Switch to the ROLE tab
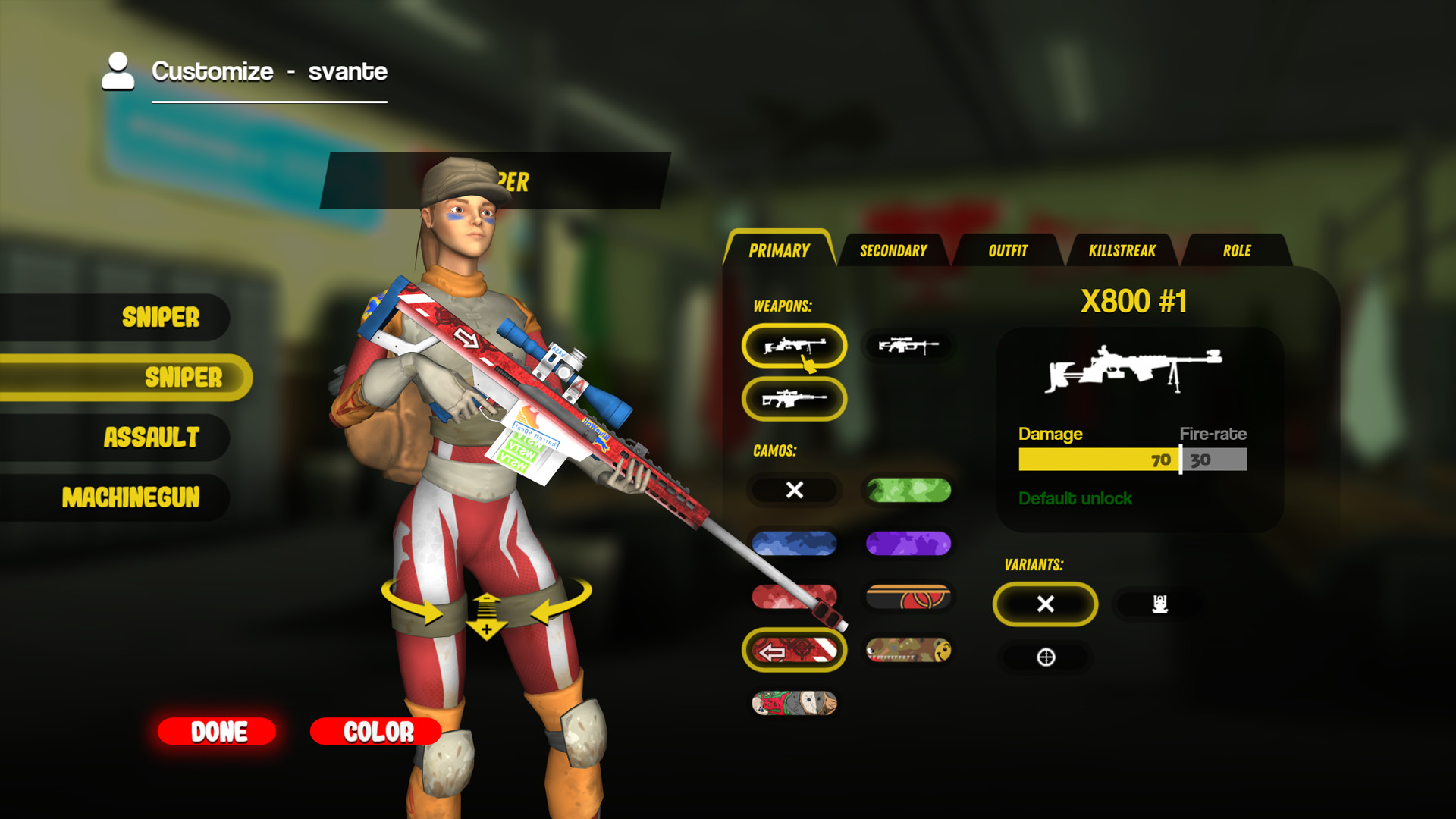The height and width of the screenshot is (819, 1456). click(x=1236, y=251)
